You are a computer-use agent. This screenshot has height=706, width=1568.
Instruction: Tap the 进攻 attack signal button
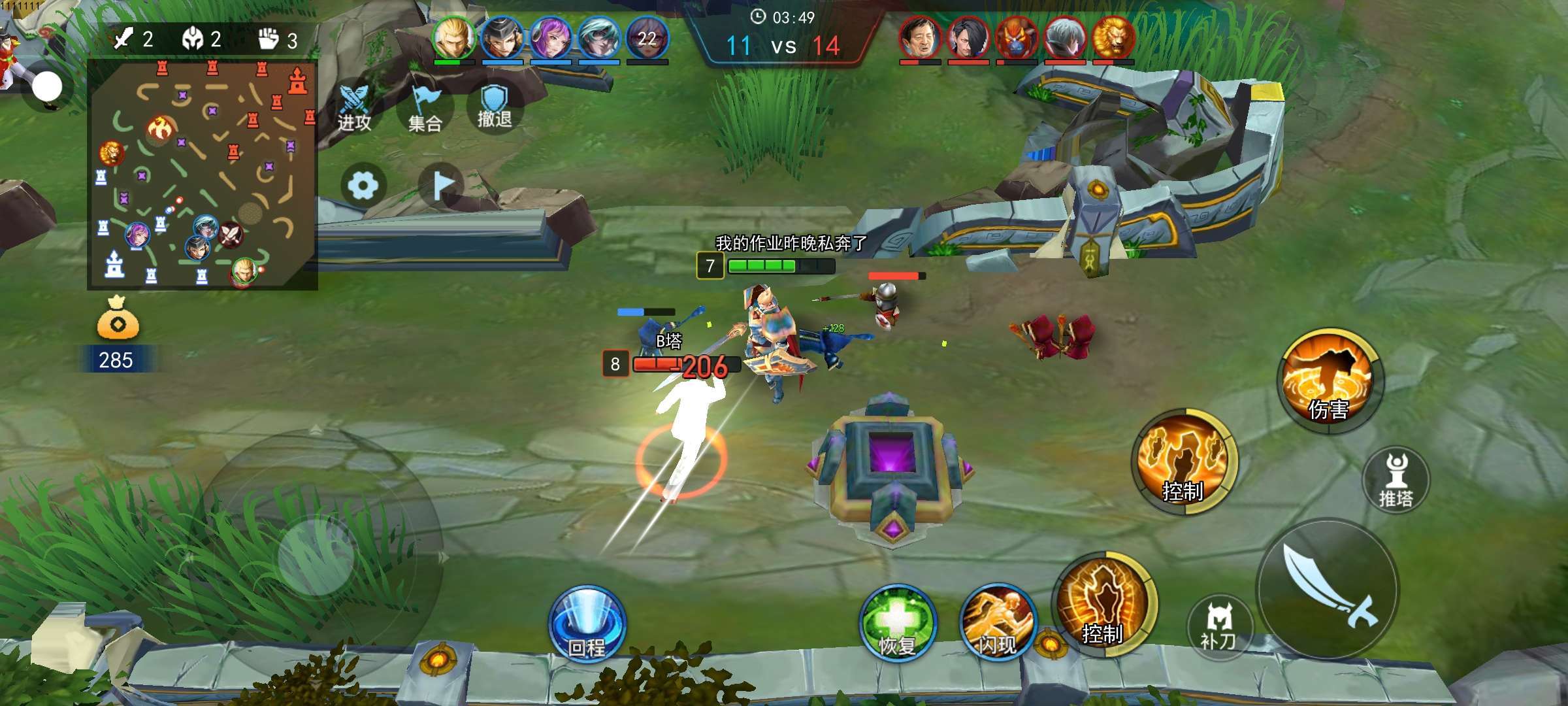(354, 108)
